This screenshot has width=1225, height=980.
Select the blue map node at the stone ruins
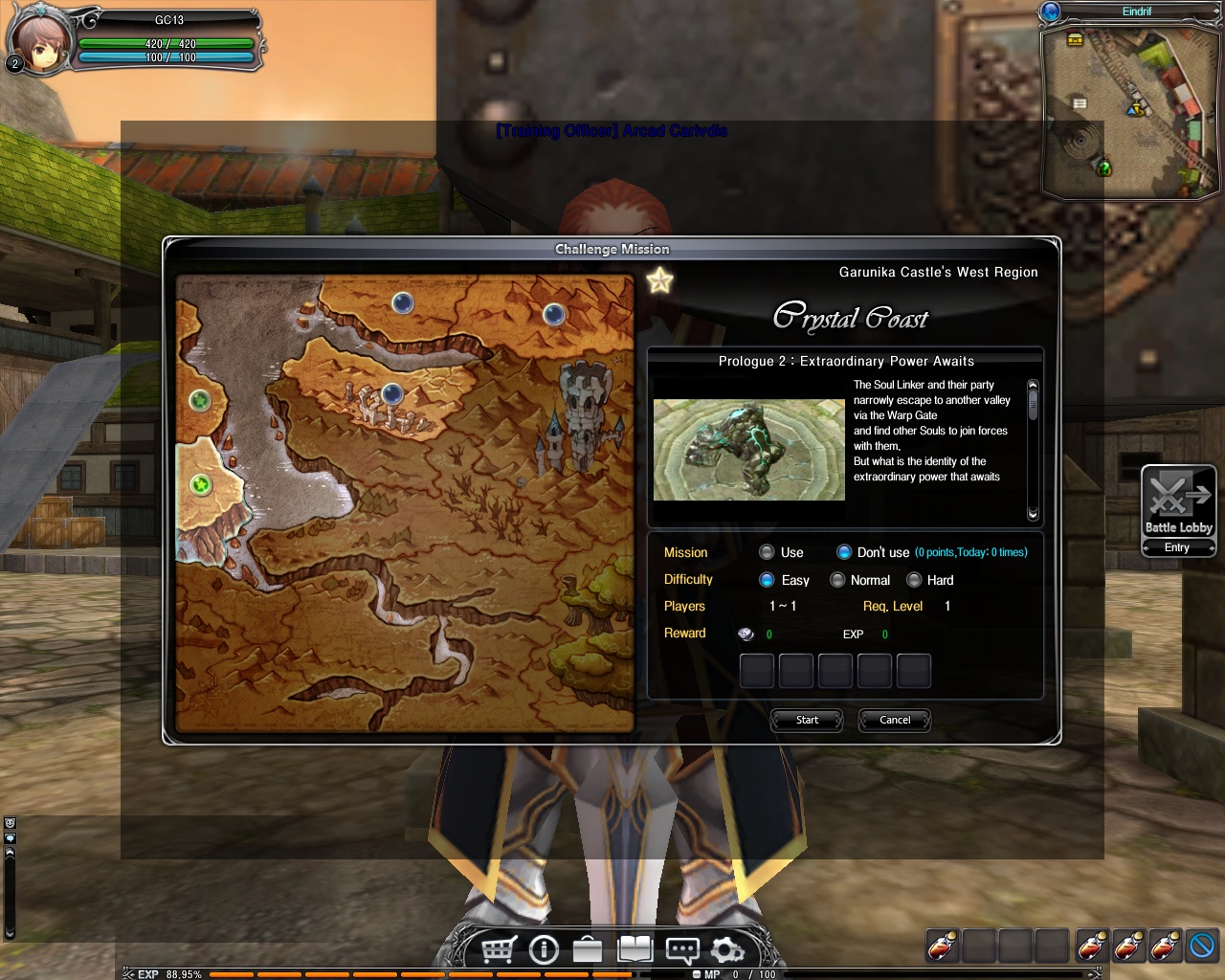[x=391, y=393]
